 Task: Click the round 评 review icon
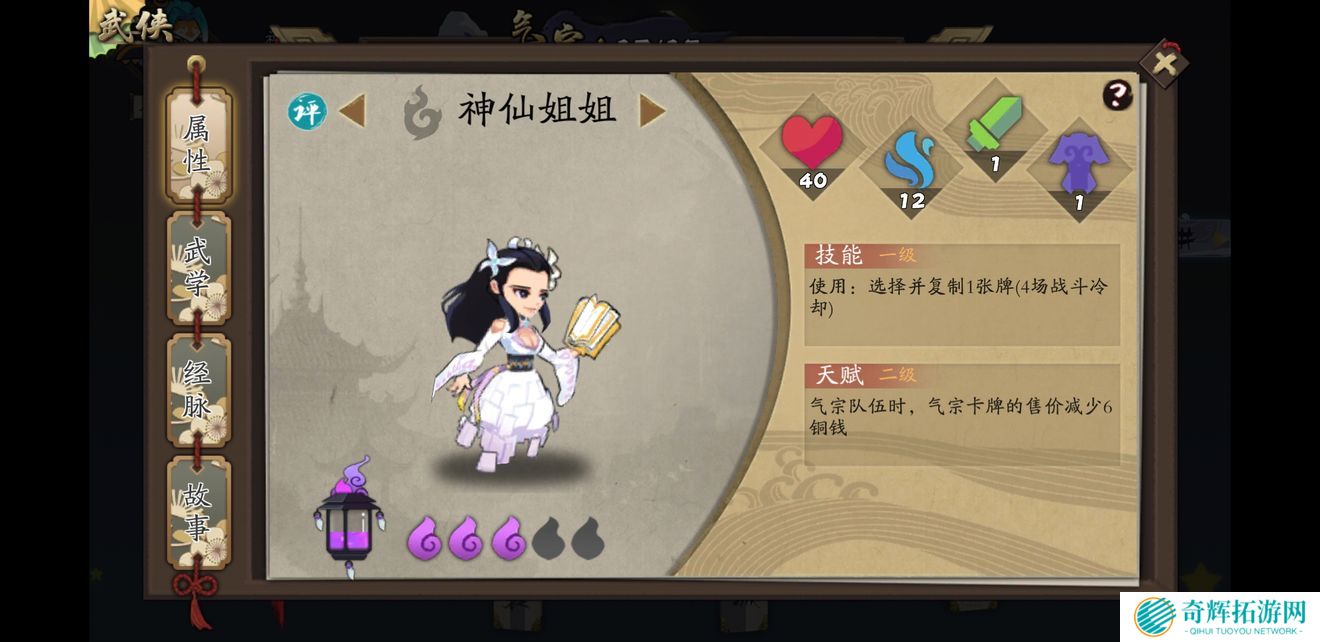pyautogui.click(x=307, y=111)
